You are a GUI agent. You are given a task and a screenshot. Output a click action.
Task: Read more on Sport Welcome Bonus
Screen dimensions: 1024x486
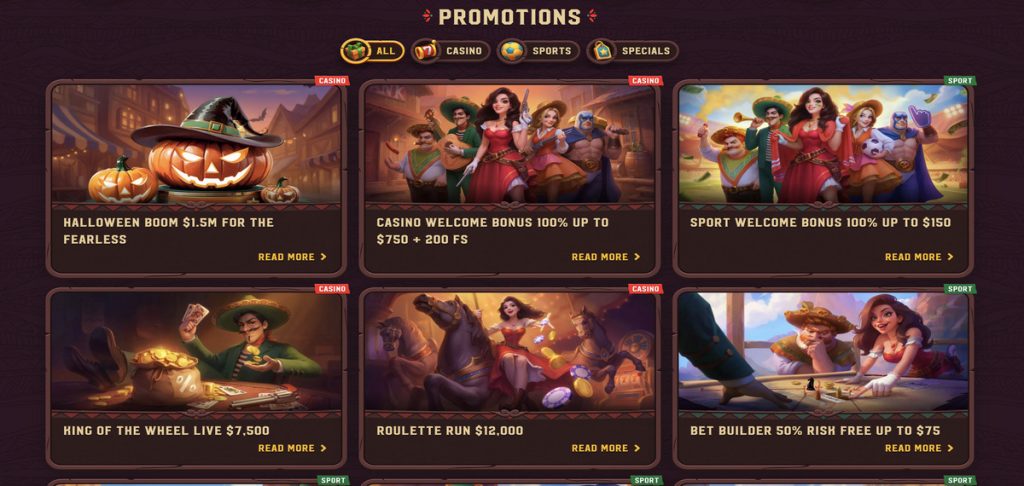[x=919, y=257]
